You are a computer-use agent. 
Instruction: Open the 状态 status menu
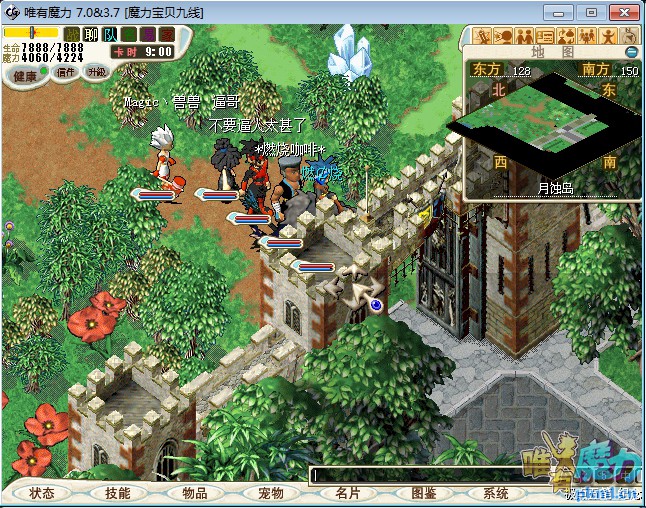(42, 493)
